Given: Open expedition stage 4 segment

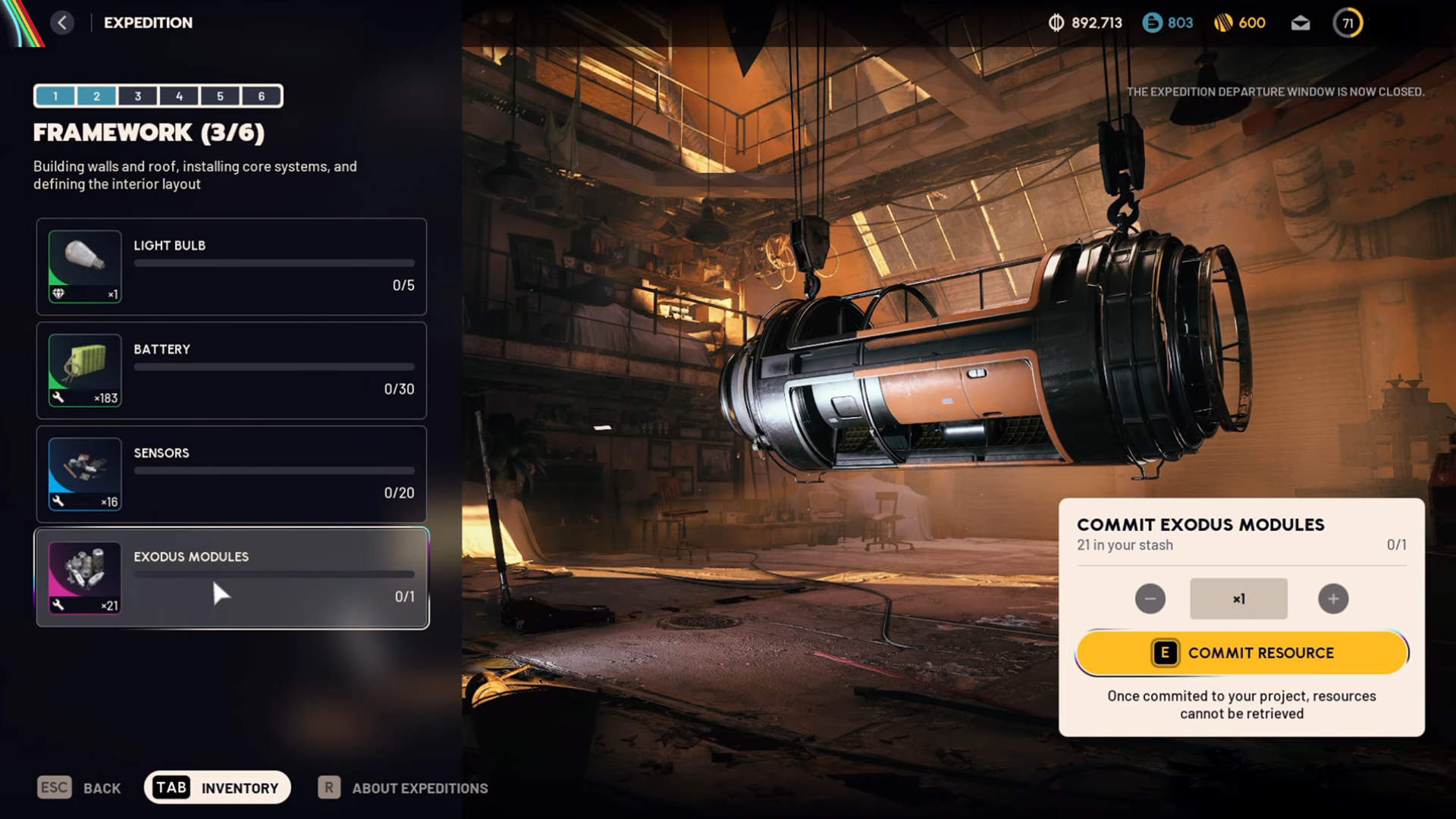Looking at the screenshot, I should point(179,96).
